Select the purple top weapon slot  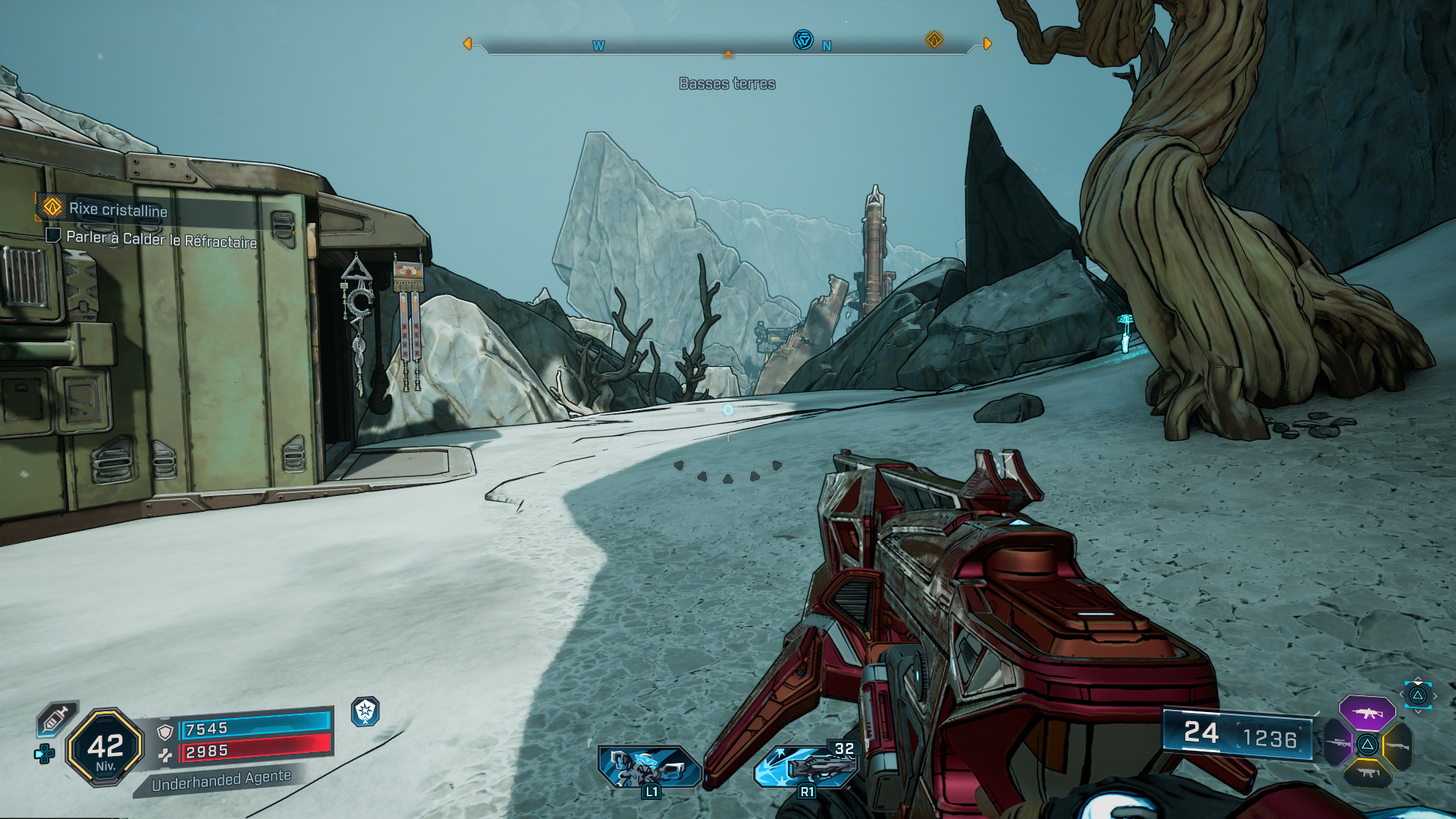pyautogui.click(x=1367, y=713)
